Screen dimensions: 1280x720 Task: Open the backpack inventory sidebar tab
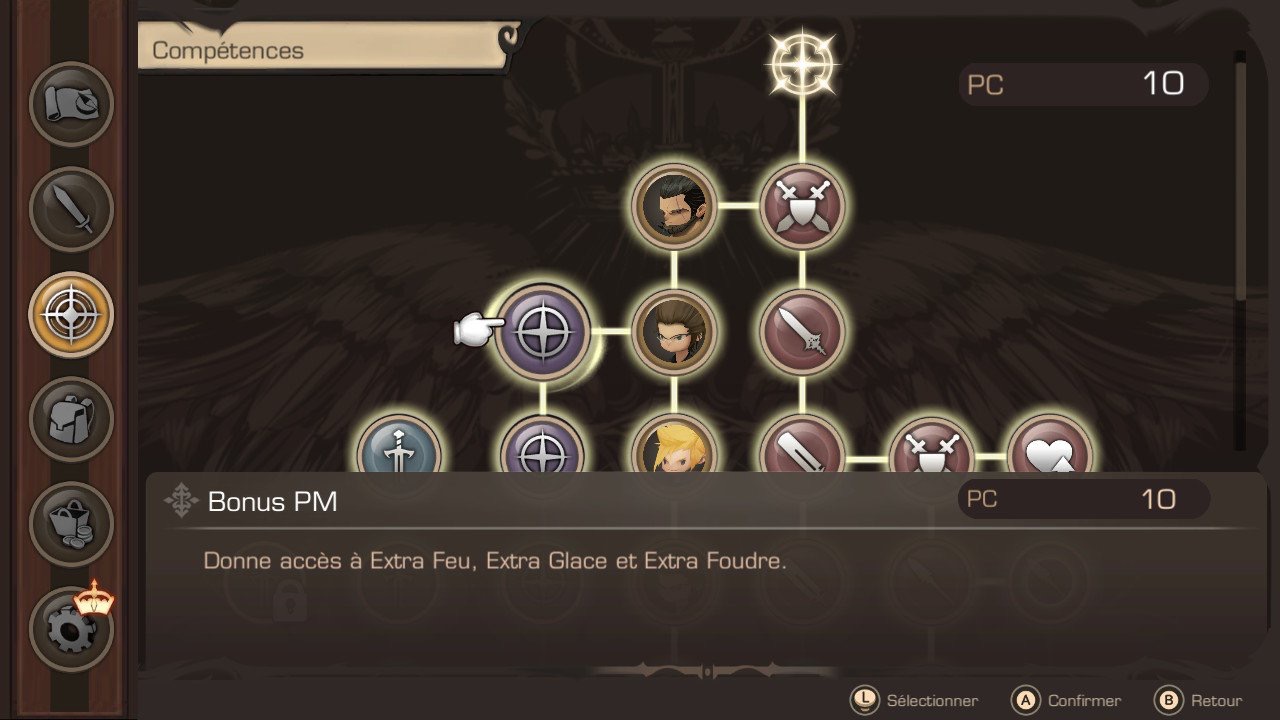click(71, 418)
